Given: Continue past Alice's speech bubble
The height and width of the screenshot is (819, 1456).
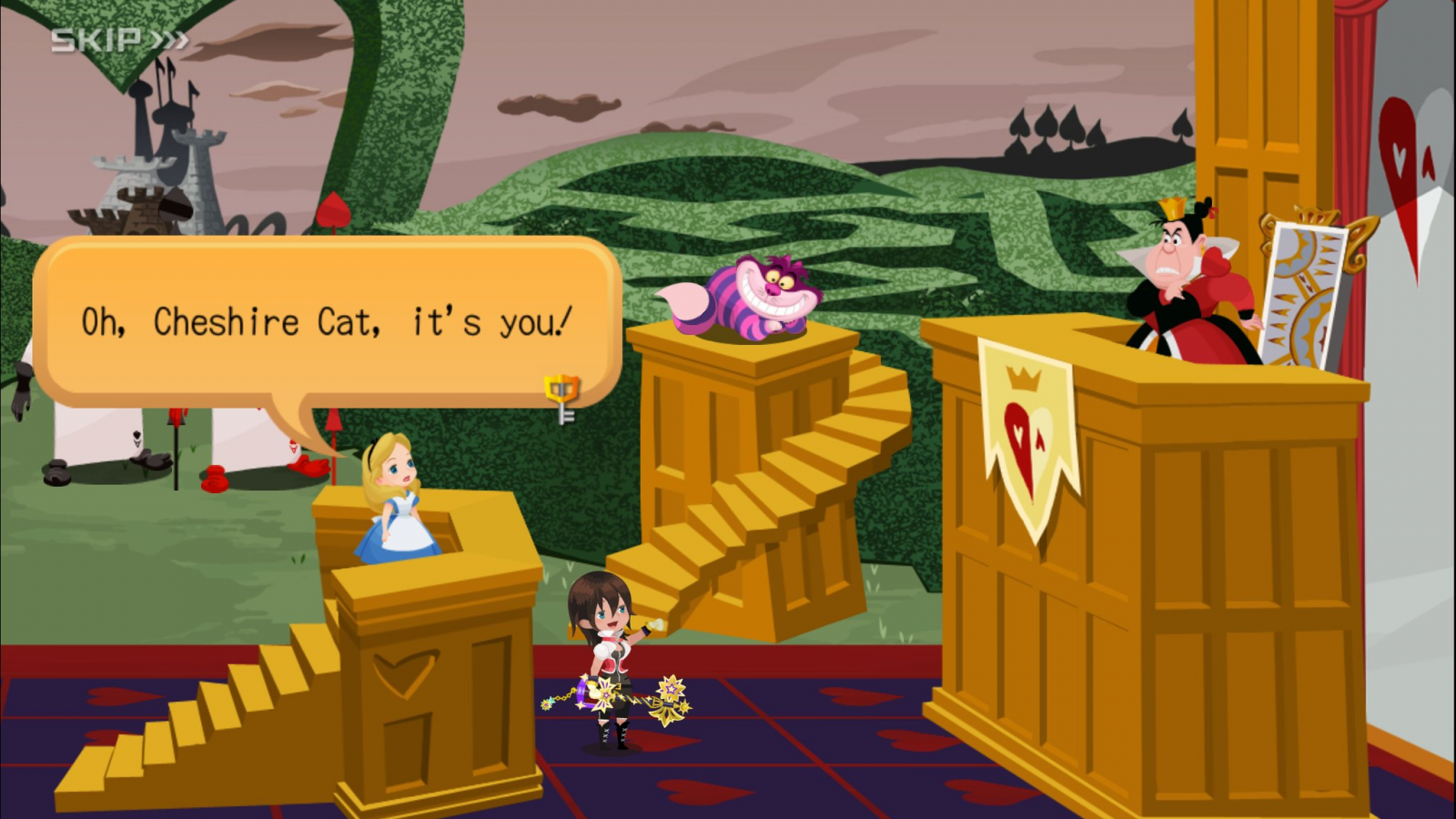Looking at the screenshot, I should point(326,321).
